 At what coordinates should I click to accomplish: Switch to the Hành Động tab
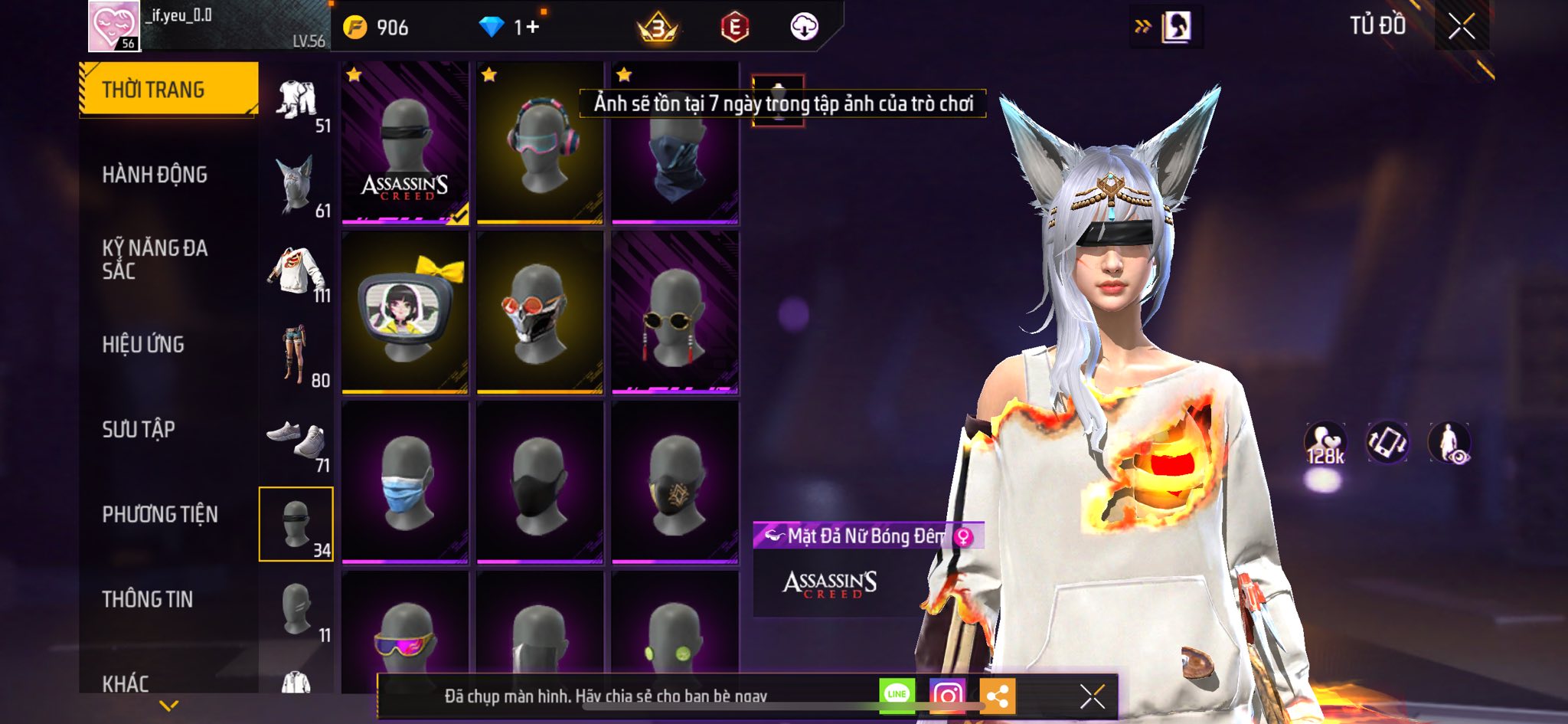pos(155,175)
